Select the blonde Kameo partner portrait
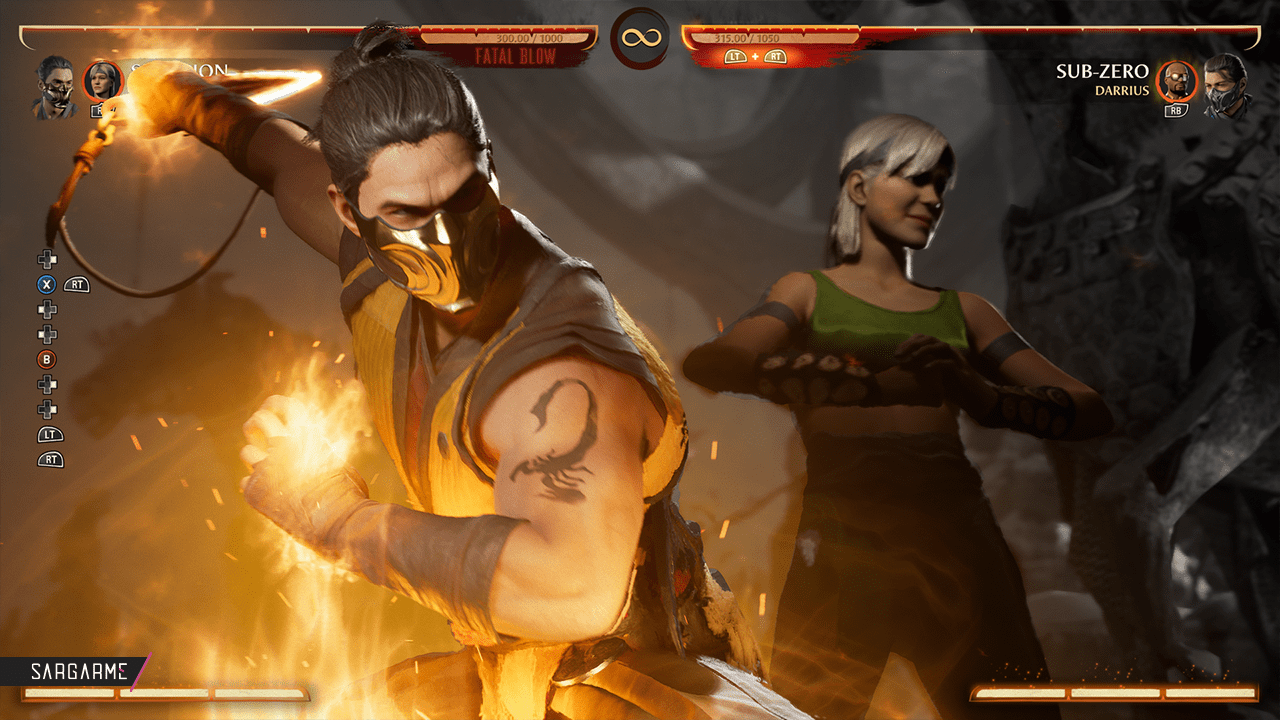 102,80
